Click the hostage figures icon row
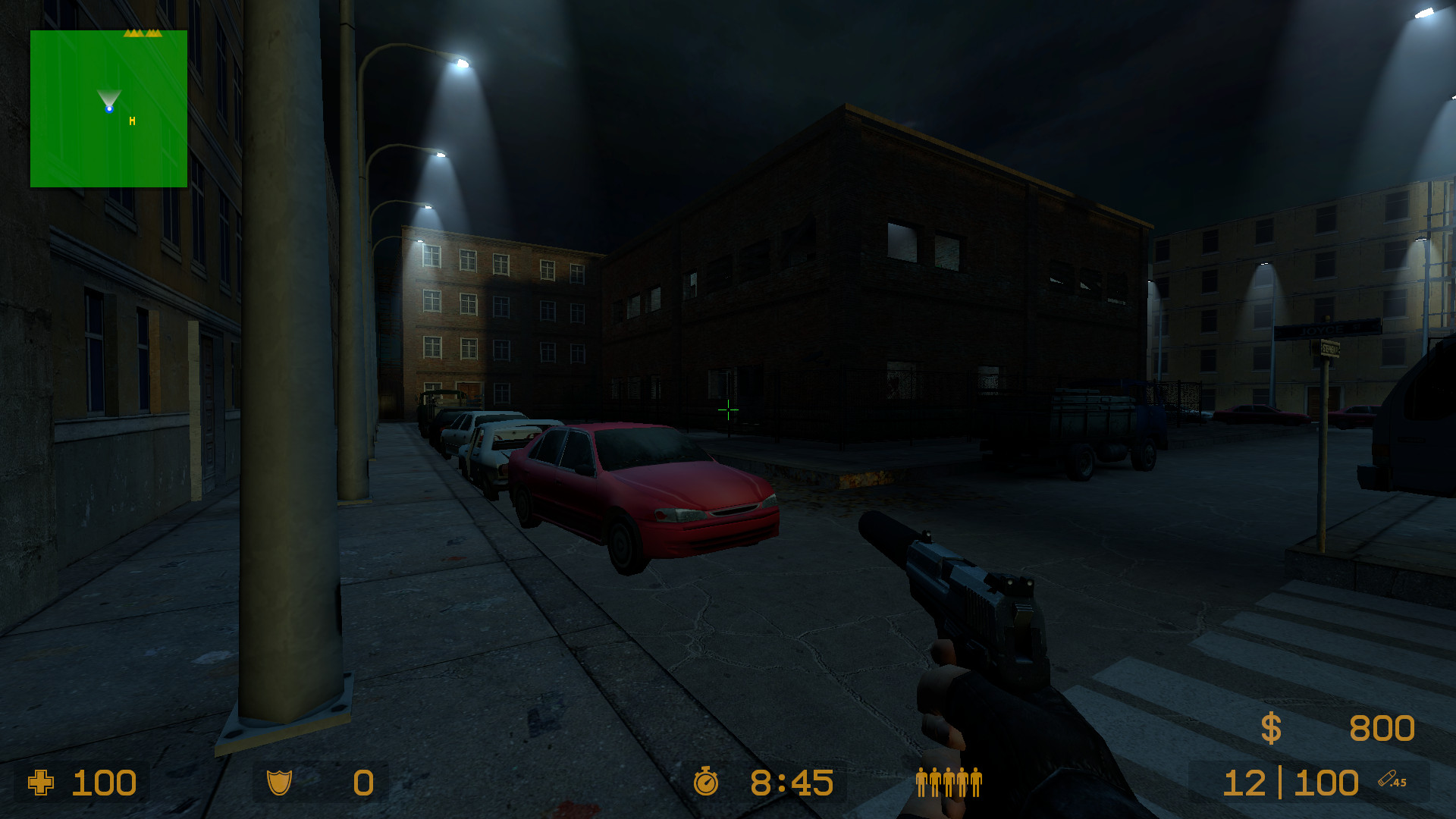Image resolution: width=1456 pixels, height=819 pixels. pyautogui.click(x=948, y=782)
